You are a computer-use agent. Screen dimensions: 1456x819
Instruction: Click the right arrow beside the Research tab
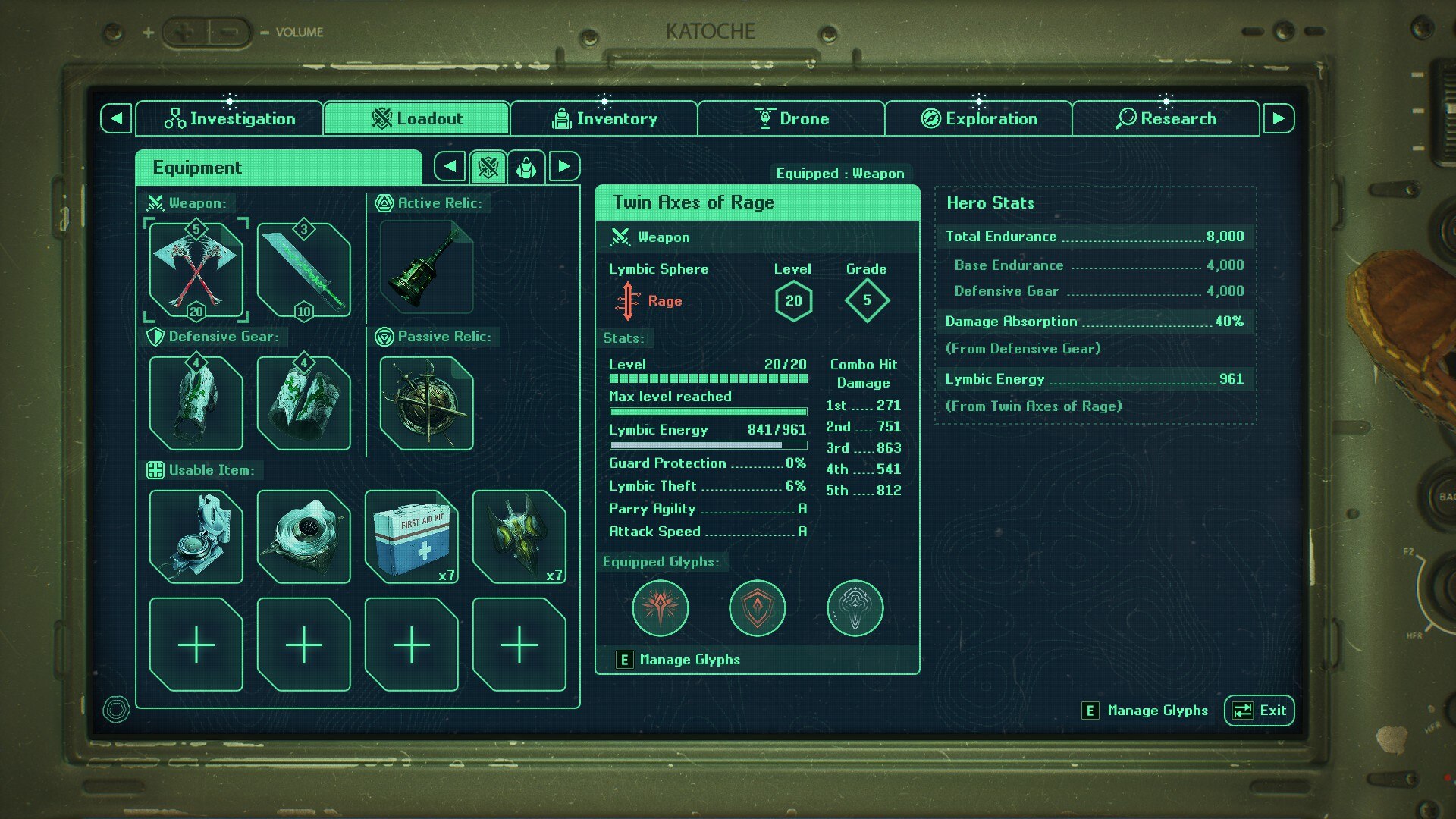[x=1279, y=118]
